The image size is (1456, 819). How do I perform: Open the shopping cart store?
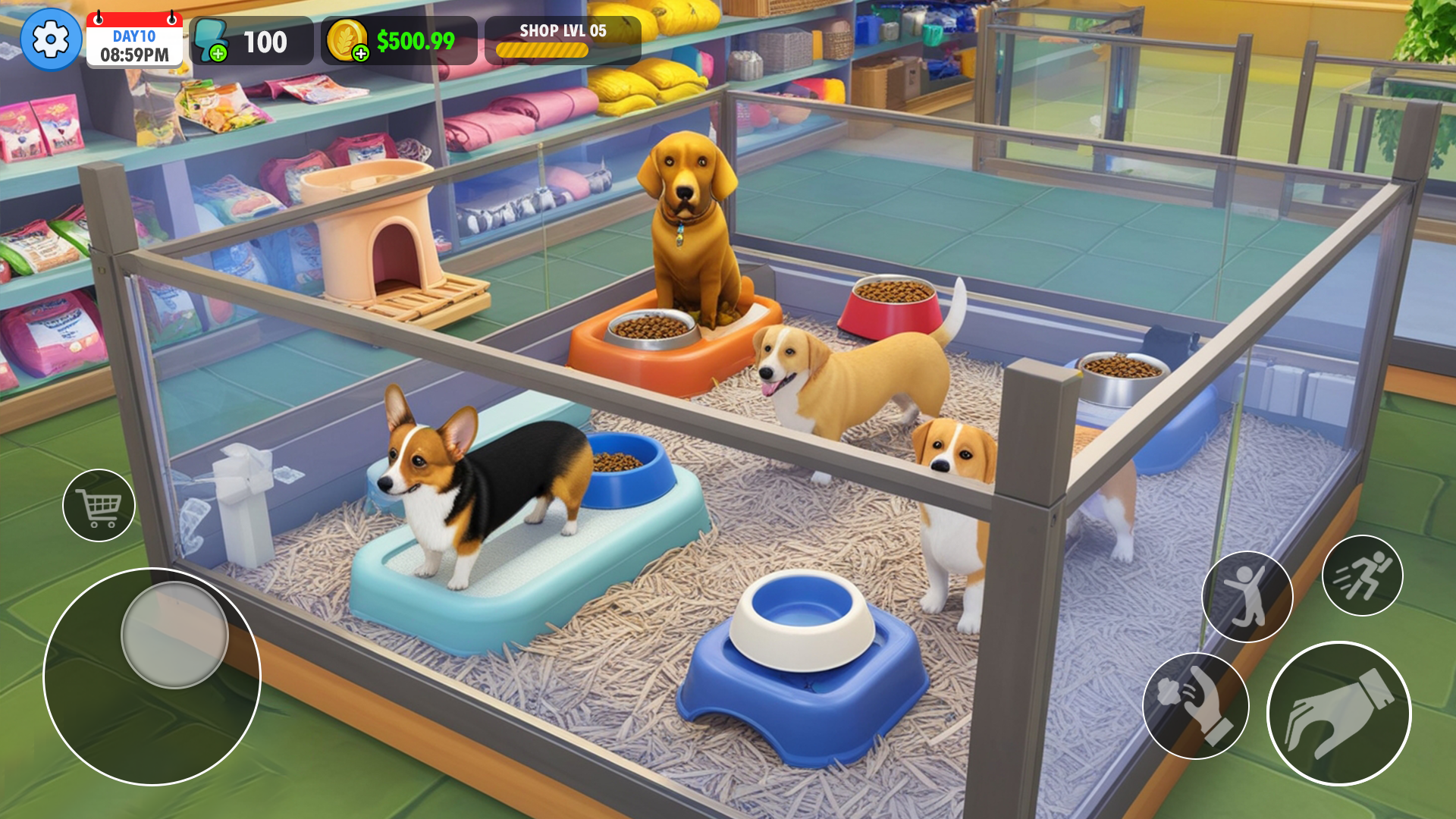click(x=99, y=505)
